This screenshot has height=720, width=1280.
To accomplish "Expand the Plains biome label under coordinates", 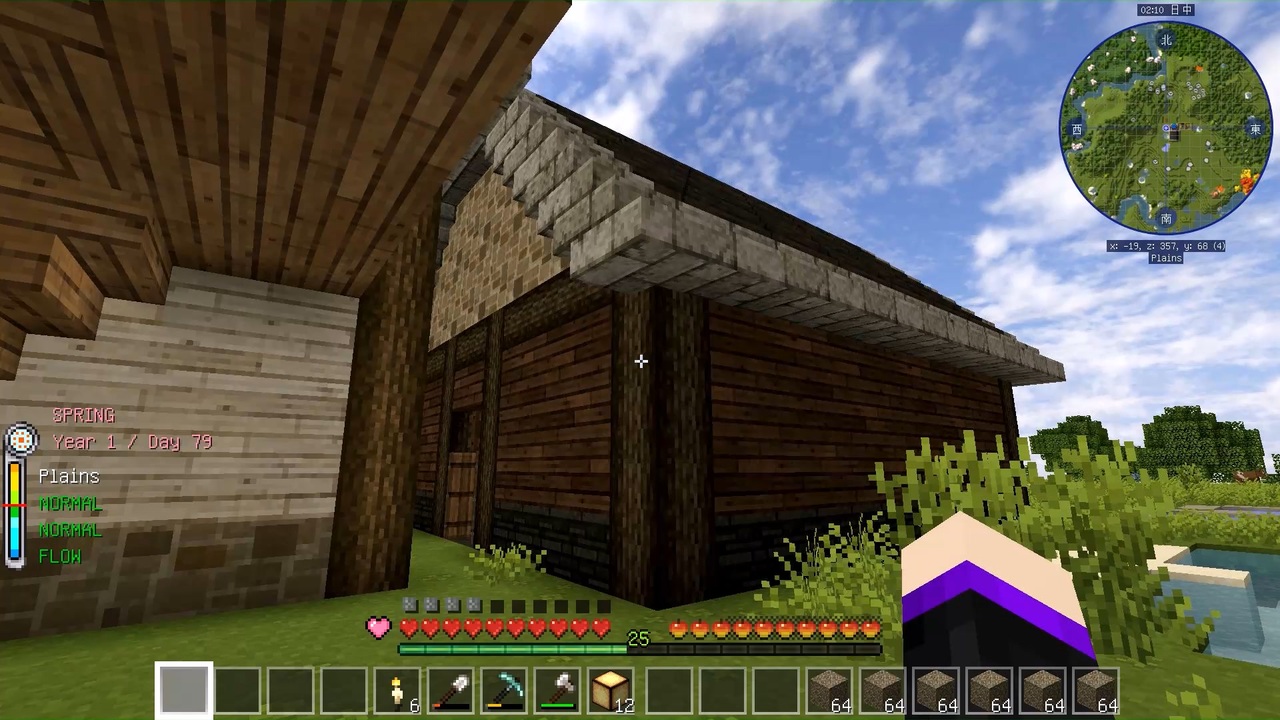I will (1165, 257).
